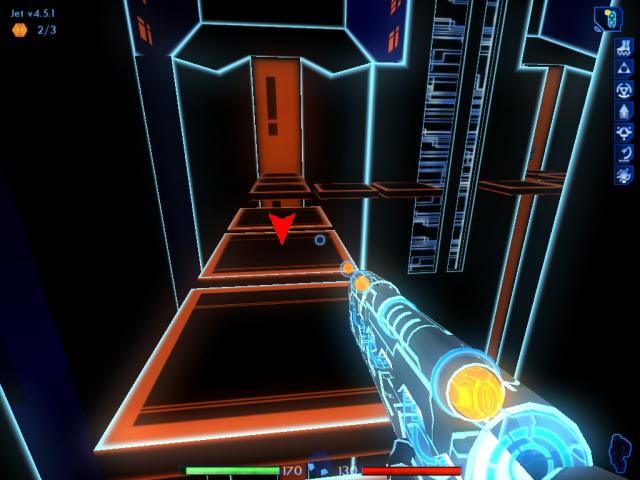Click the orange hexagon build notes icon
The image size is (640, 480).
(x=19, y=30)
